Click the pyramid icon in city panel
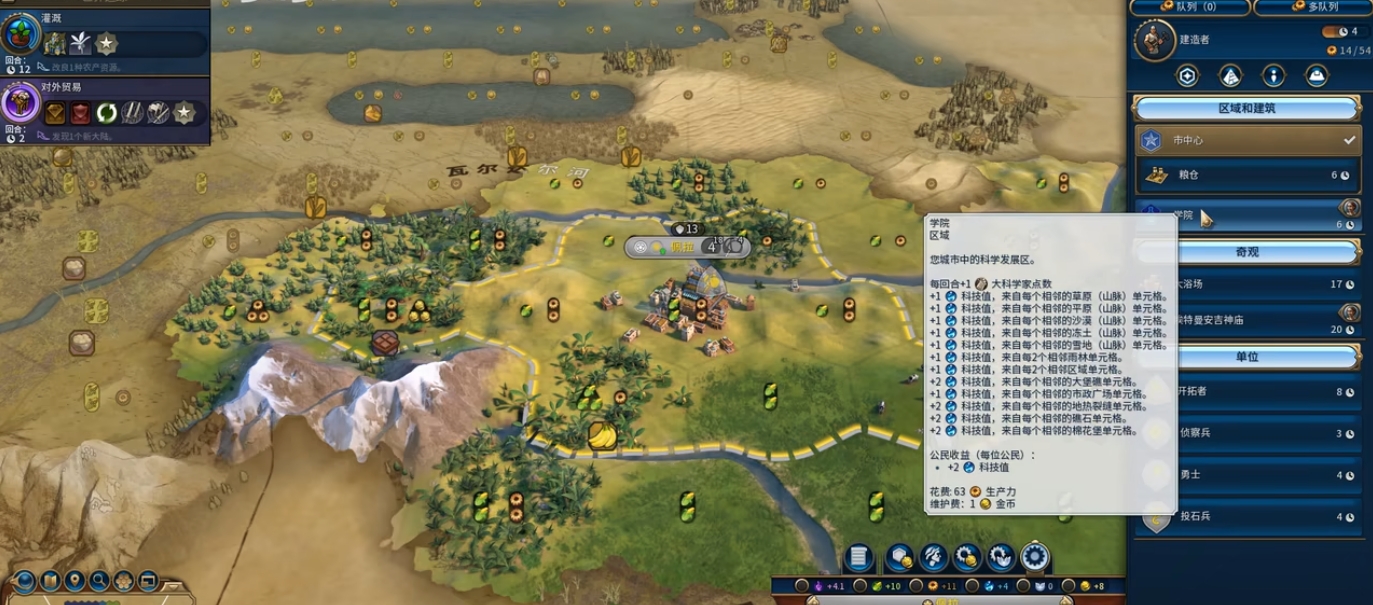 point(1231,75)
